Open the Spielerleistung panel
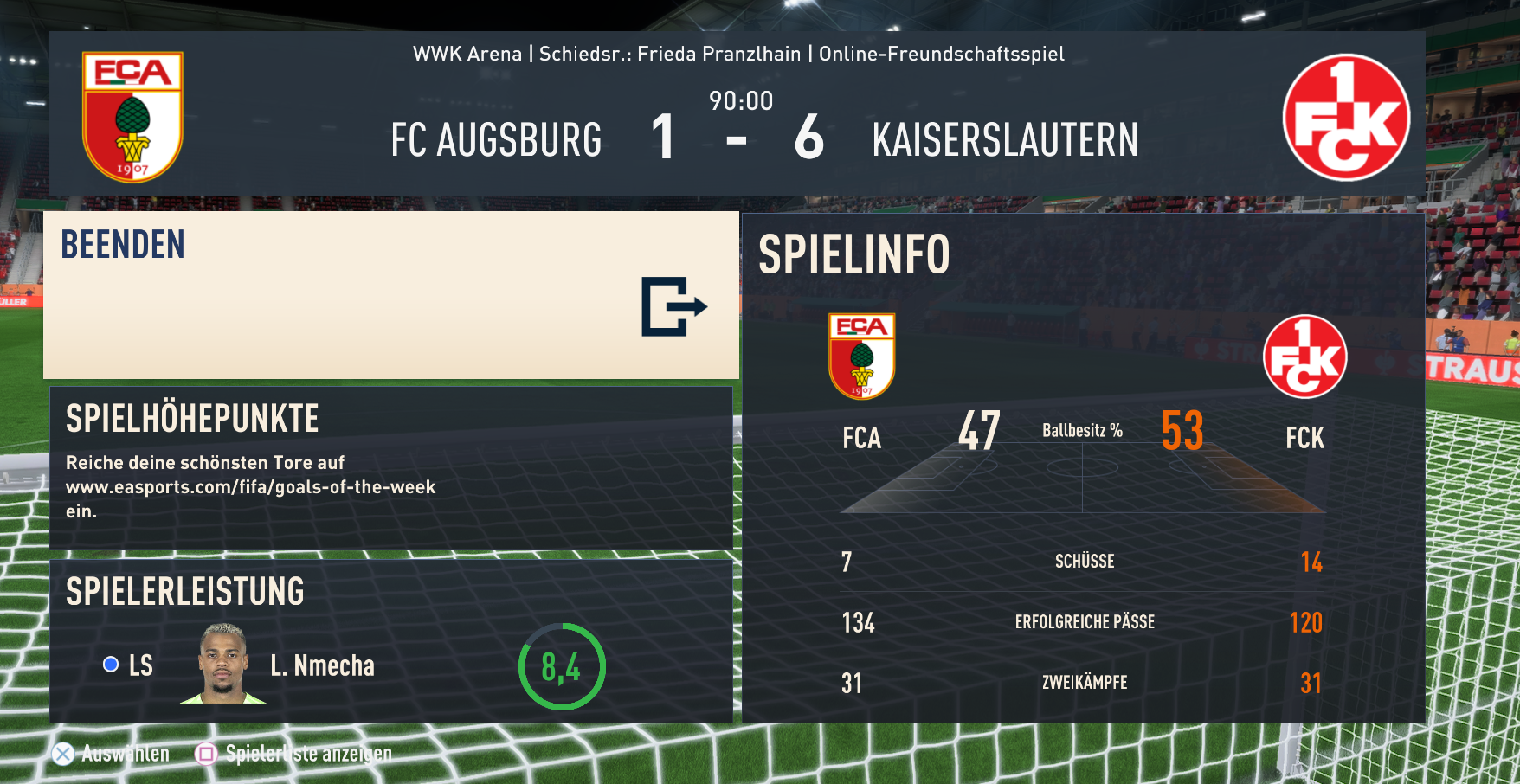Image resolution: width=1520 pixels, height=784 pixels. coord(390,641)
